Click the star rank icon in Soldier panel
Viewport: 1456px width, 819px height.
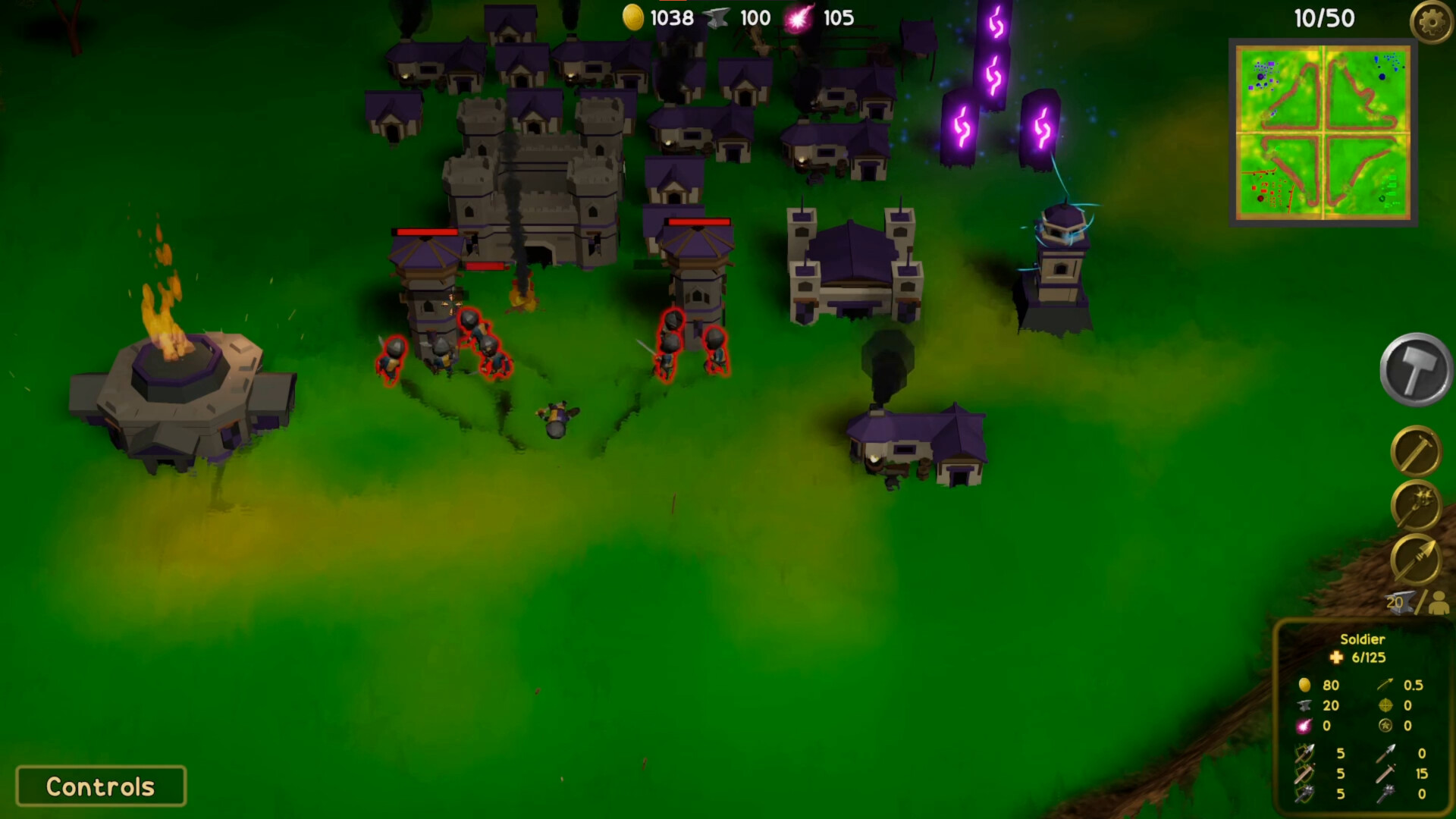(1385, 726)
